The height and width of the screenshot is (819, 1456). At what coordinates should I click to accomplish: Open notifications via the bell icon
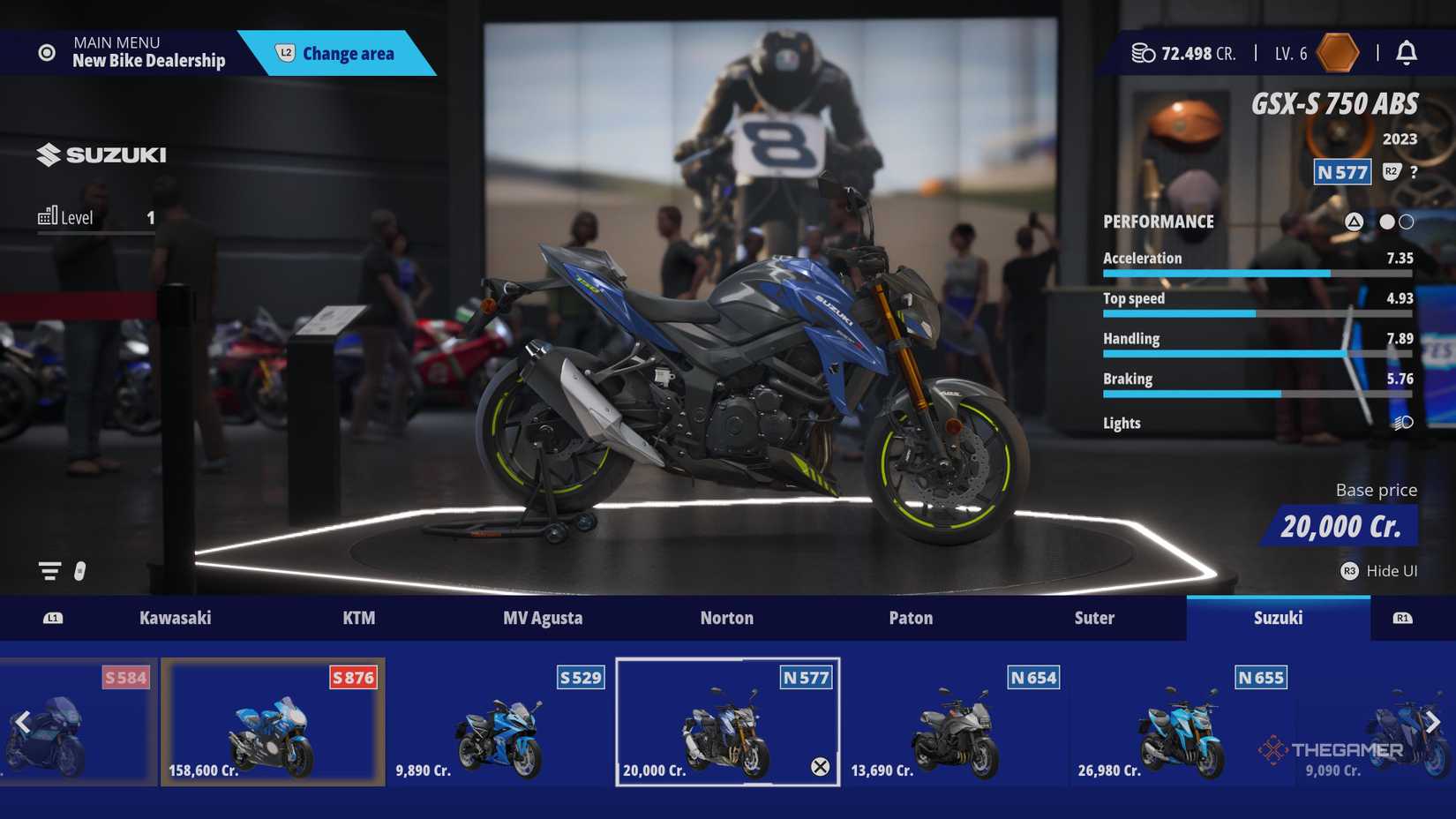(1409, 53)
